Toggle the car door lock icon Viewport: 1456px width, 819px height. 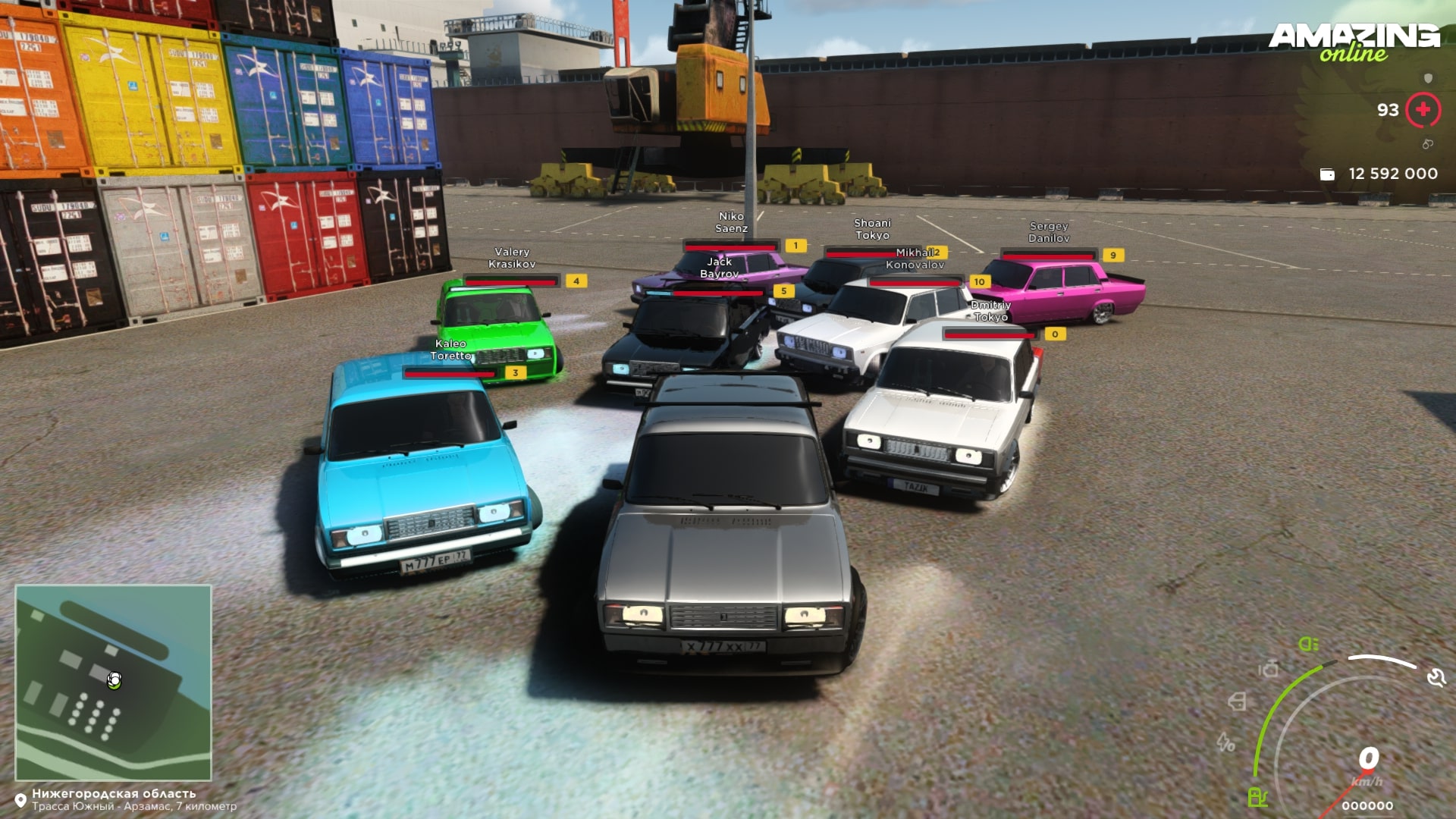pyautogui.click(x=1237, y=701)
